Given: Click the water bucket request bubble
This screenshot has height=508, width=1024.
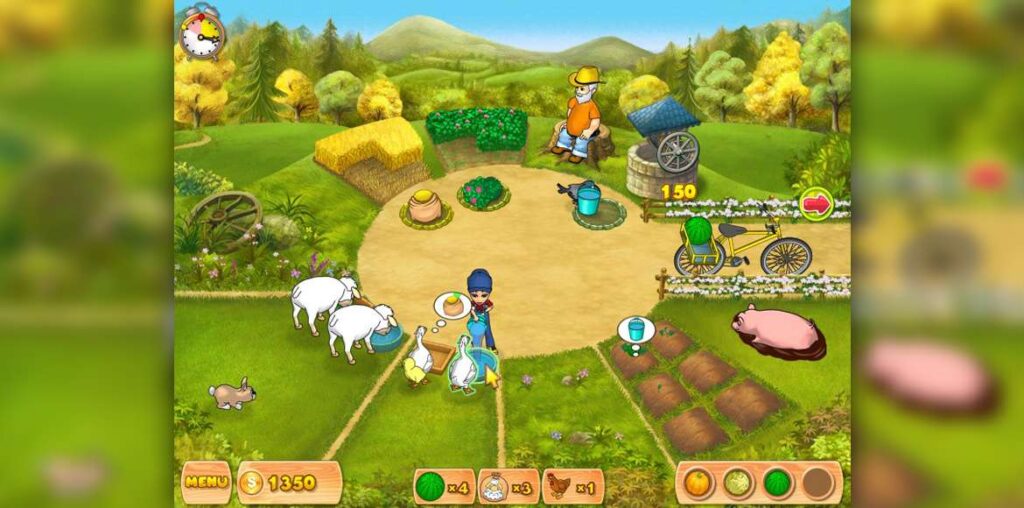Looking at the screenshot, I should (x=636, y=328).
